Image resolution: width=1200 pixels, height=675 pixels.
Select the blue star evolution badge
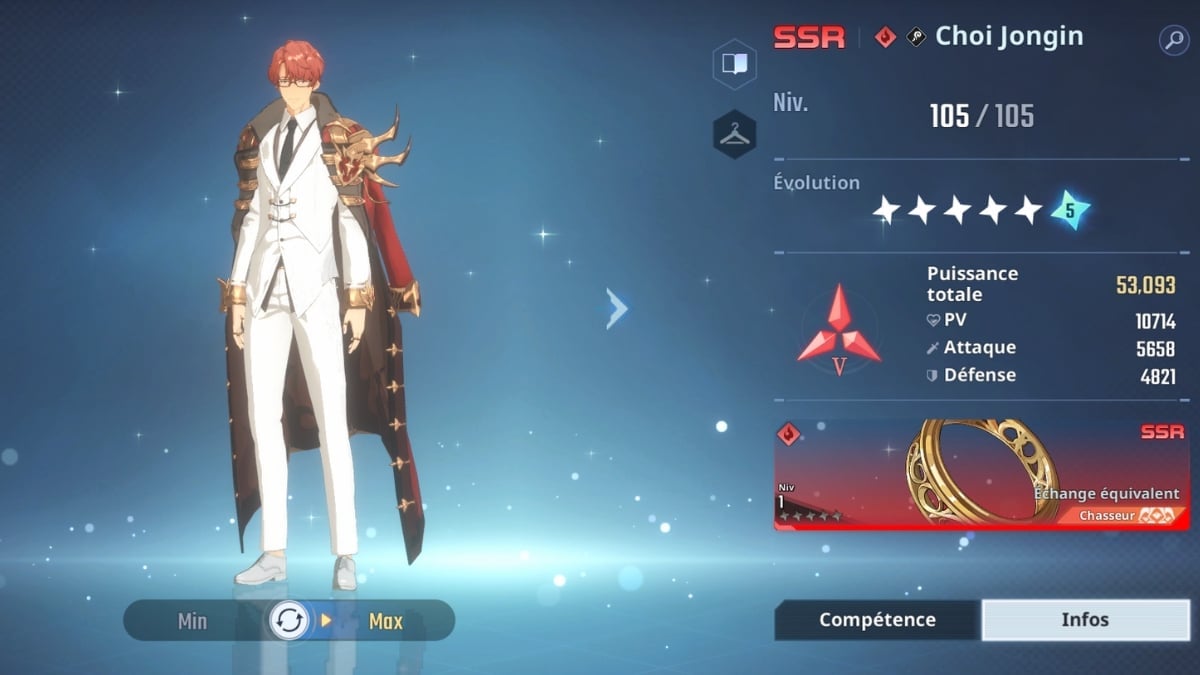pos(1069,210)
